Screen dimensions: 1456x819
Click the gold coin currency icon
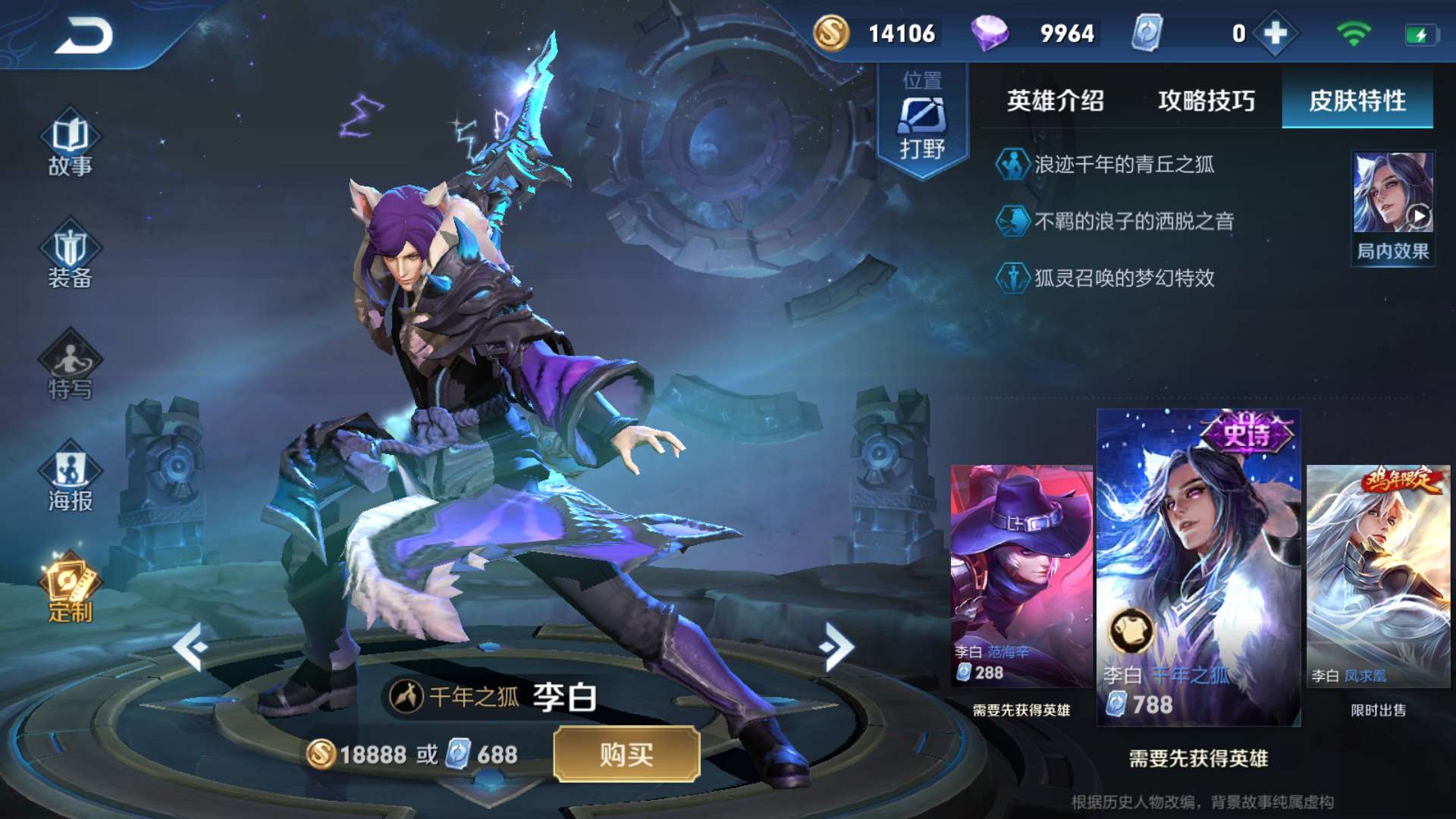point(831,33)
